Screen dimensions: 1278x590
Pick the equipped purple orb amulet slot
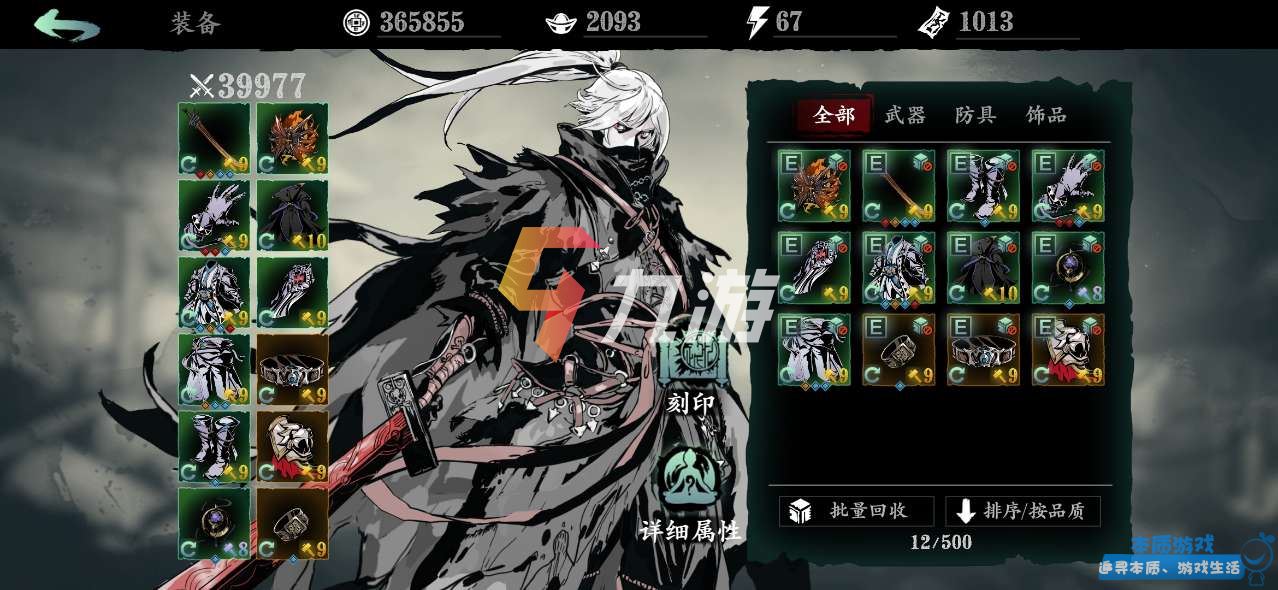point(214,523)
